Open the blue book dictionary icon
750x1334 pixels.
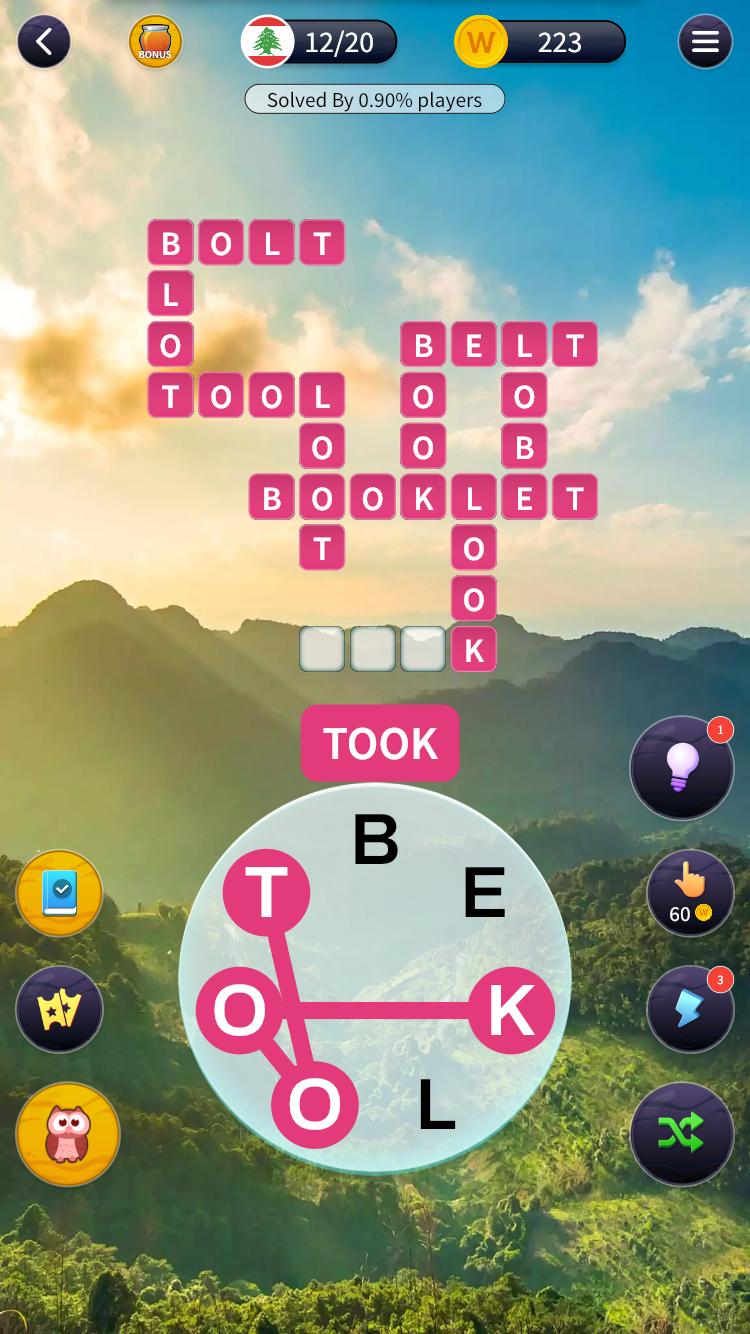pyautogui.click(x=60, y=893)
